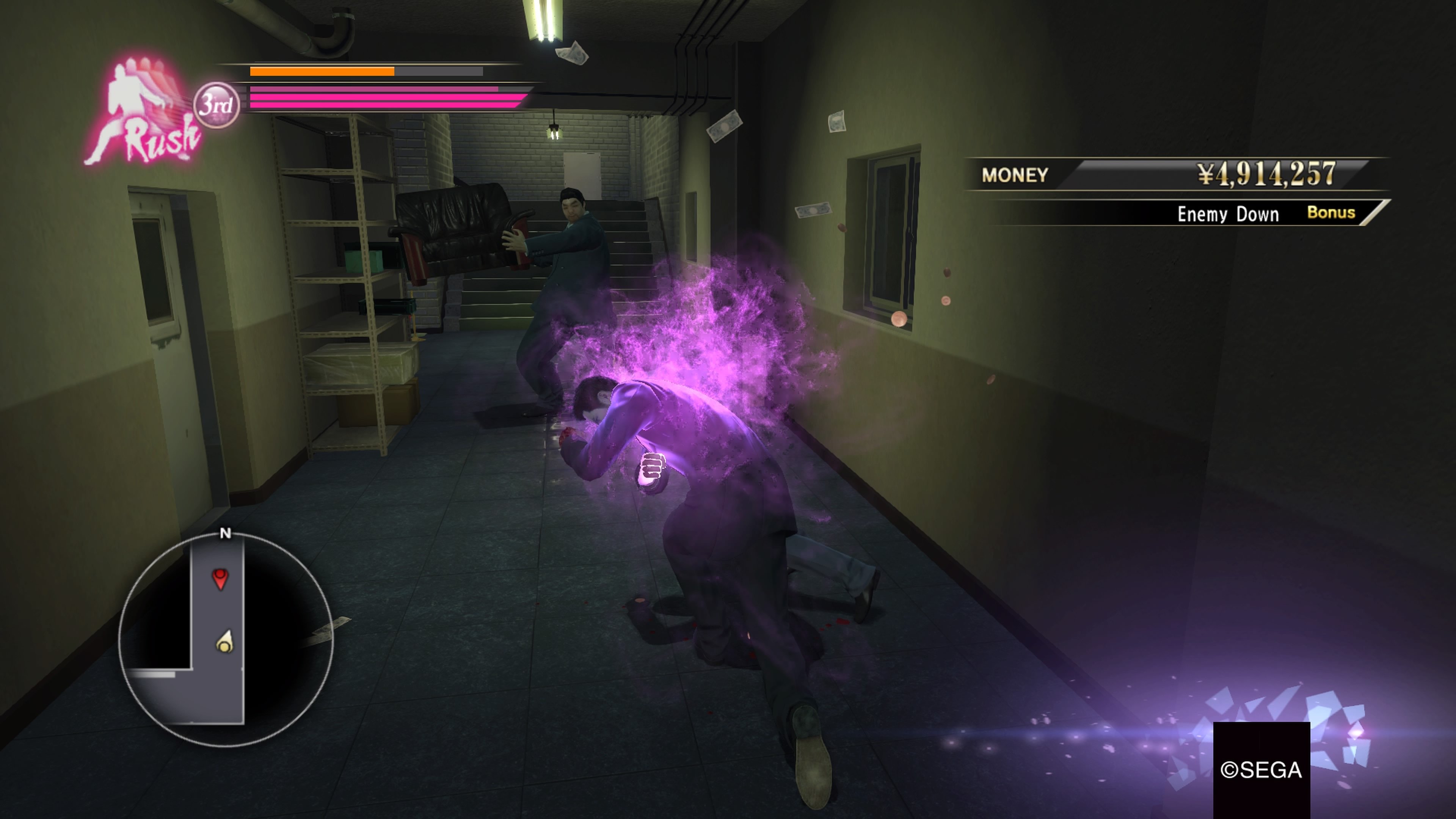Click the North indicator above the minimap
The image size is (1456, 819).
click(x=227, y=533)
